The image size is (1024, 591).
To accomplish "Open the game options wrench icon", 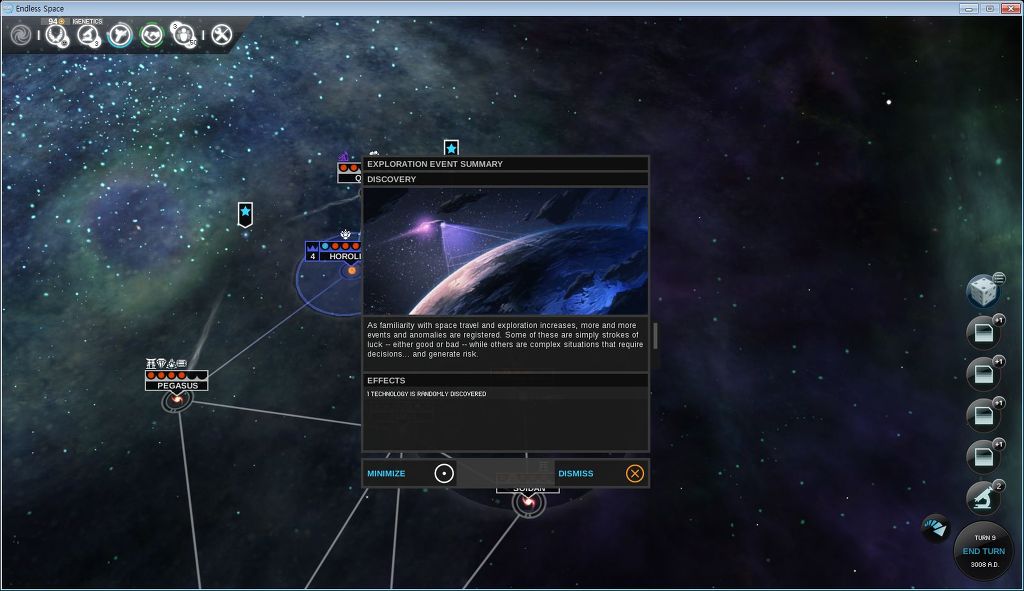I will tap(221, 36).
